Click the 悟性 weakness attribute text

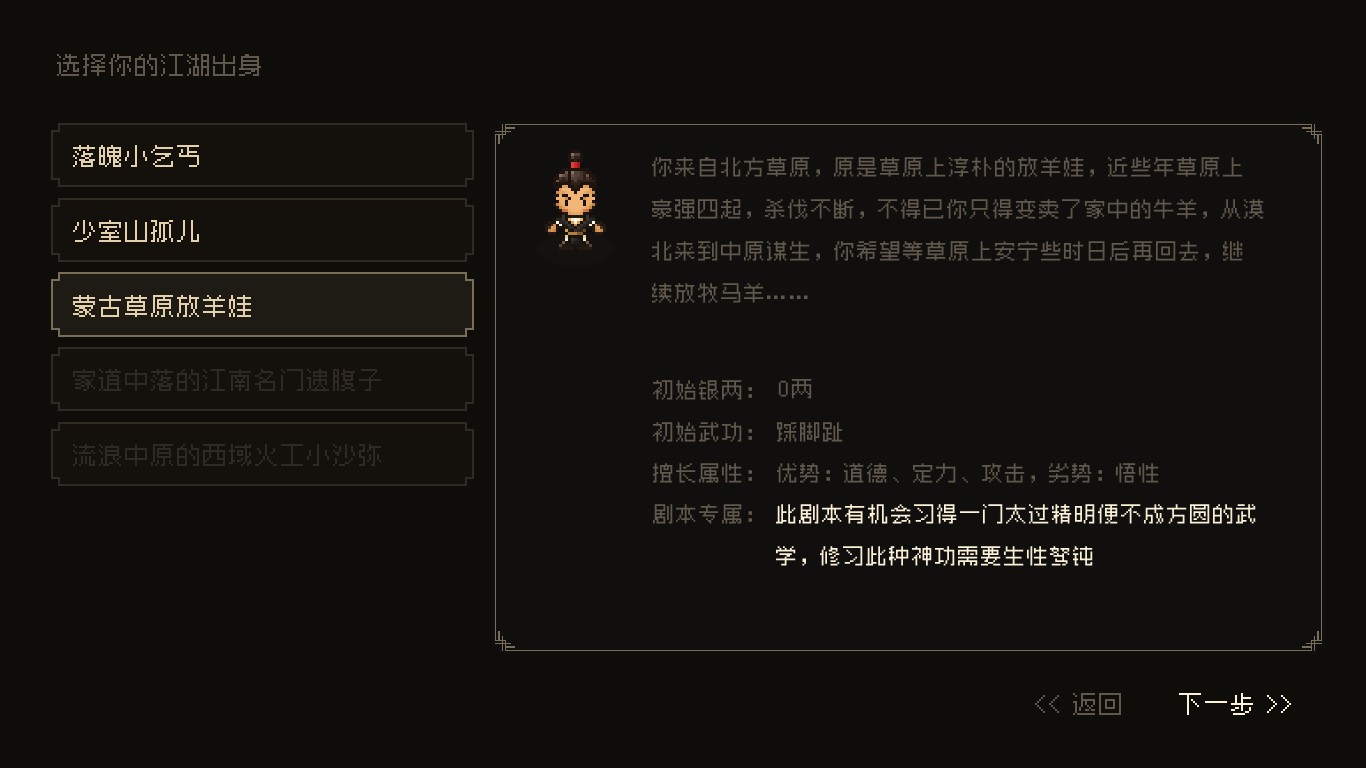pyautogui.click(x=1138, y=473)
